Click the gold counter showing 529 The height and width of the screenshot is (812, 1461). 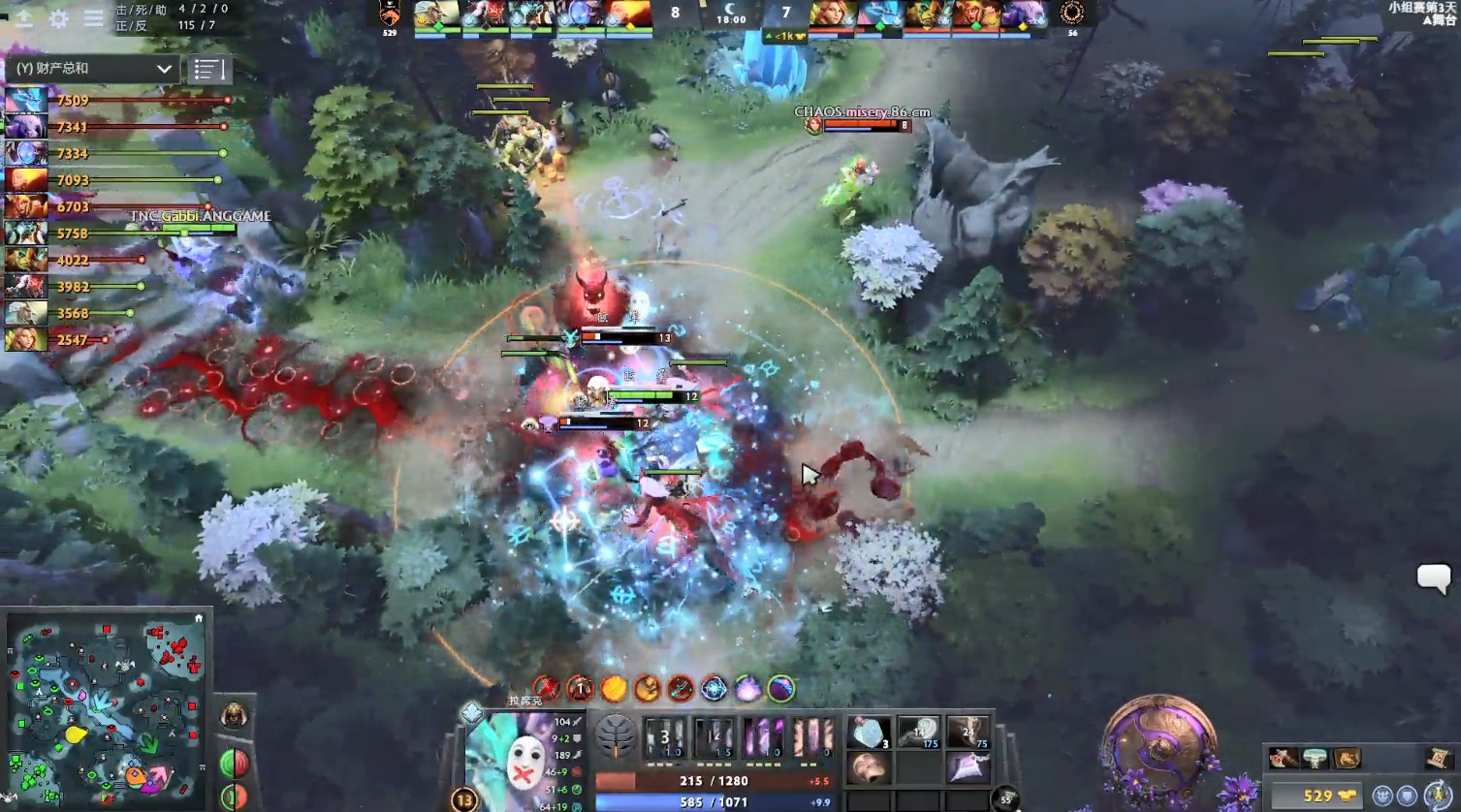1318,795
